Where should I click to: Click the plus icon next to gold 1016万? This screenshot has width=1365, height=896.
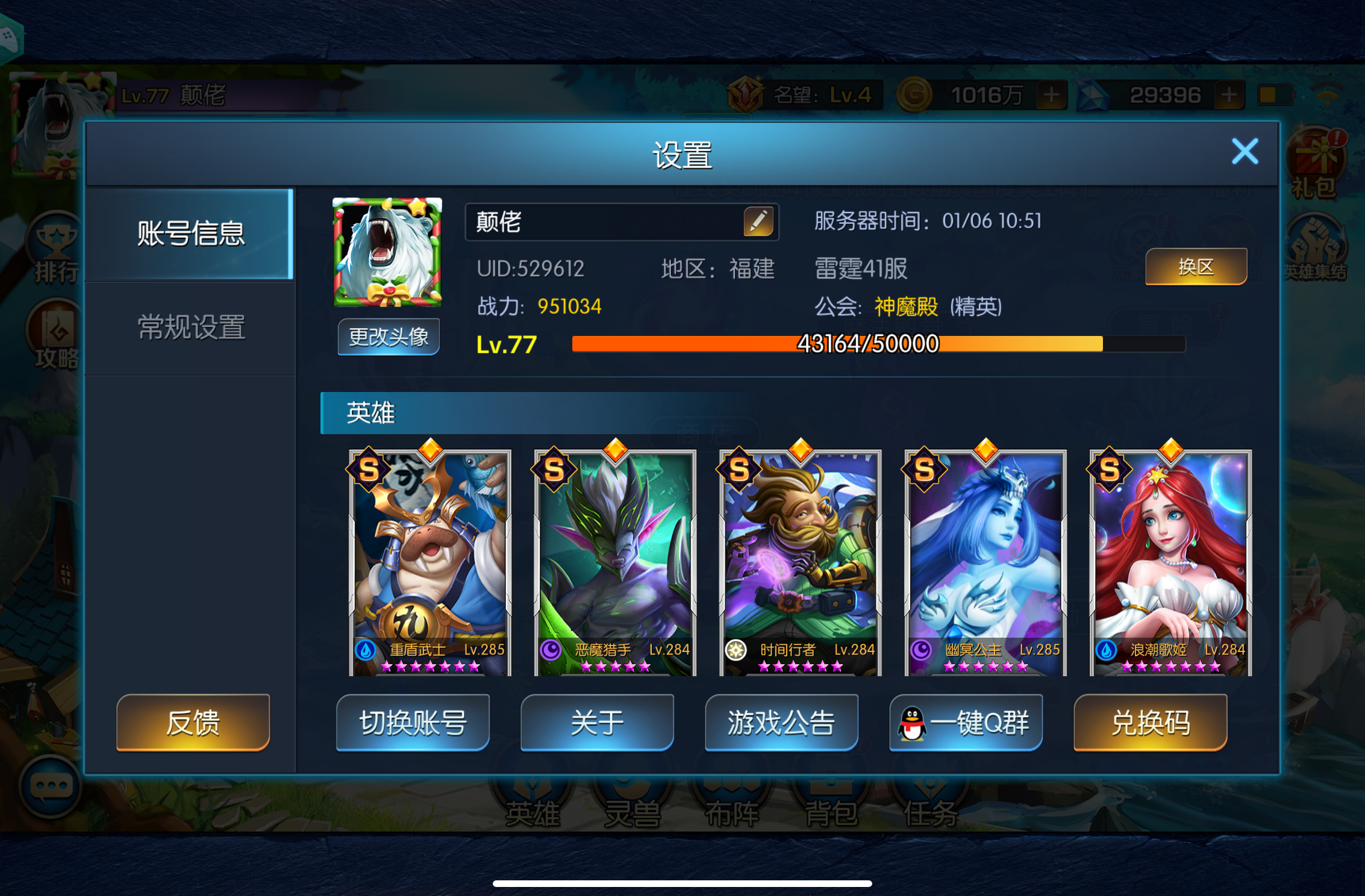click(x=1052, y=95)
